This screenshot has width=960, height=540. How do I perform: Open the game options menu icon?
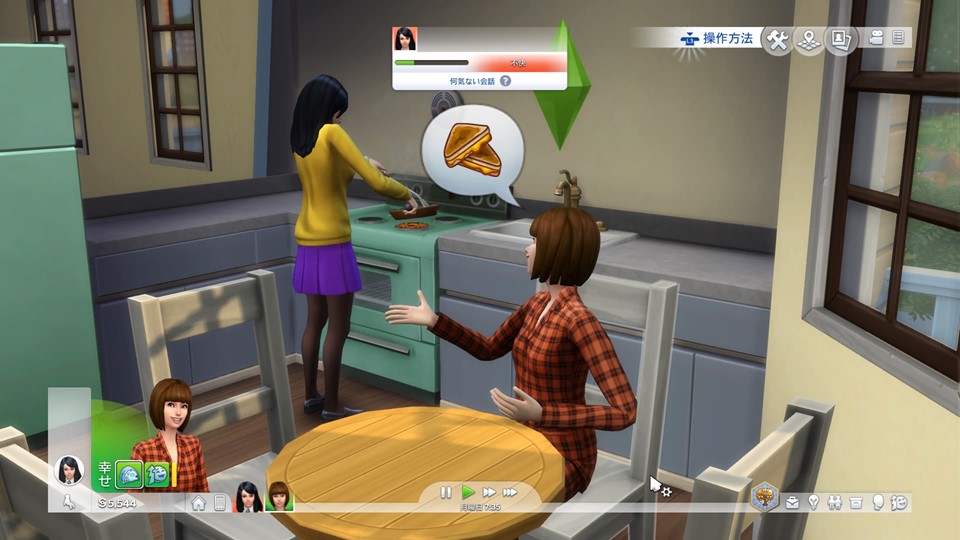(x=898, y=38)
